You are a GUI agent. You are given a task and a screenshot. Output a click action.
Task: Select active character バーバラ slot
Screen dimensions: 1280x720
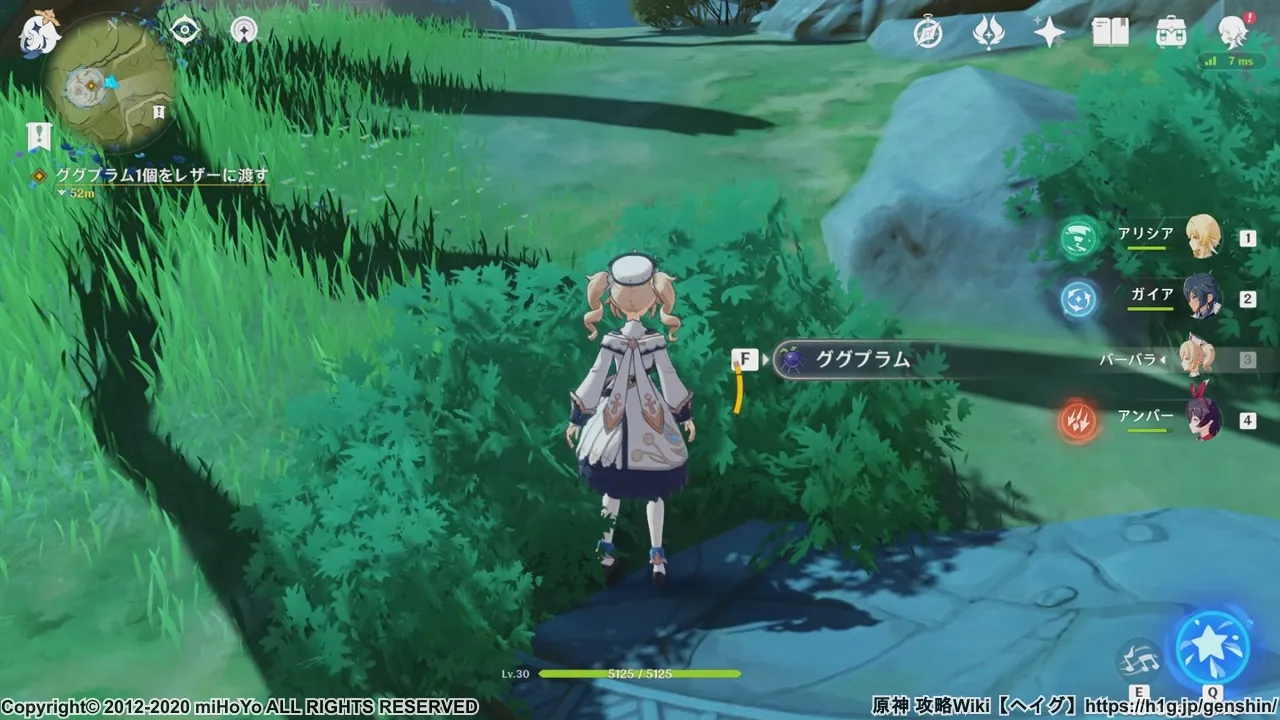coord(1195,358)
